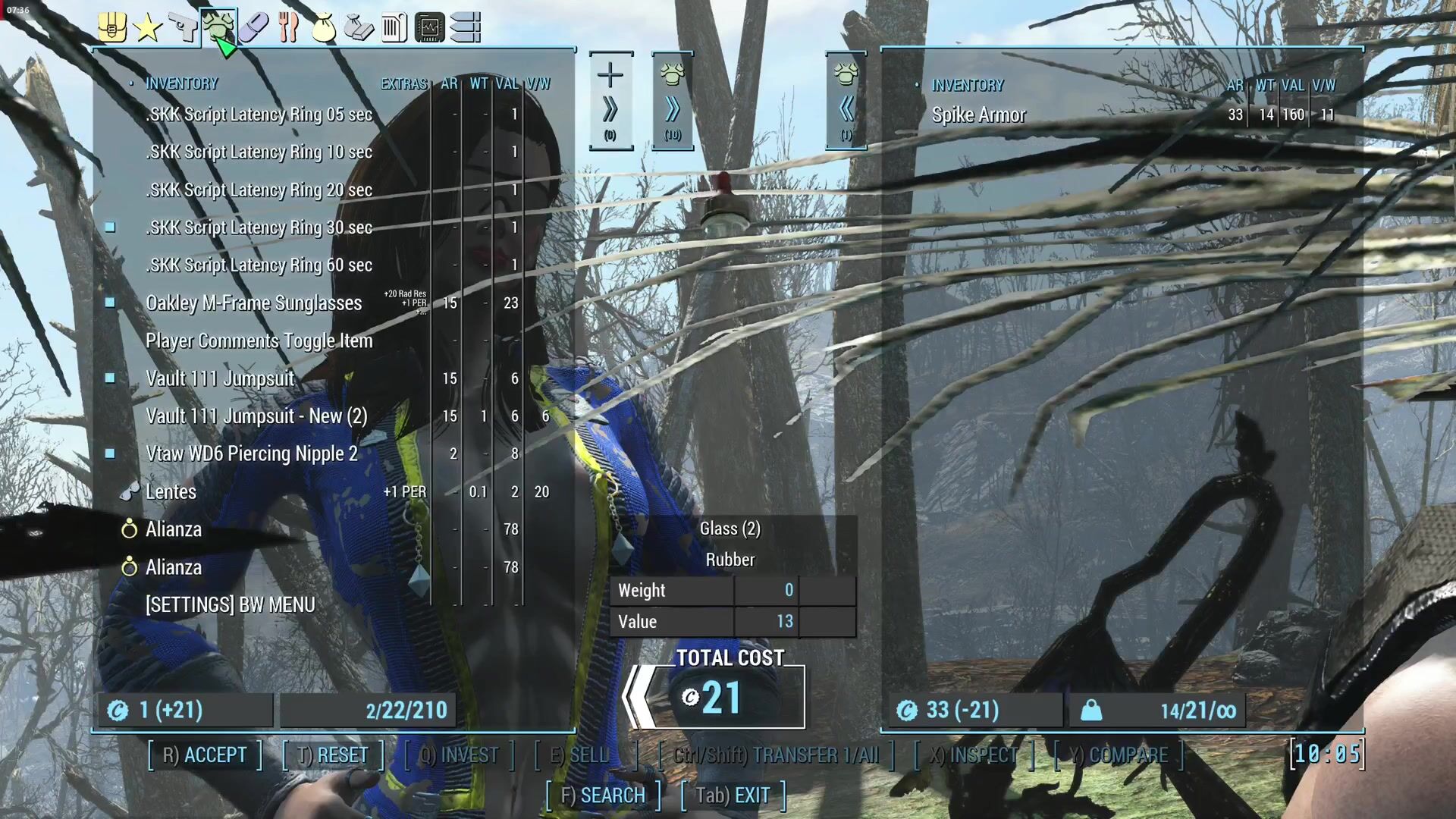Switch to the pistol weapons tab
The image size is (1456, 819).
tap(183, 28)
